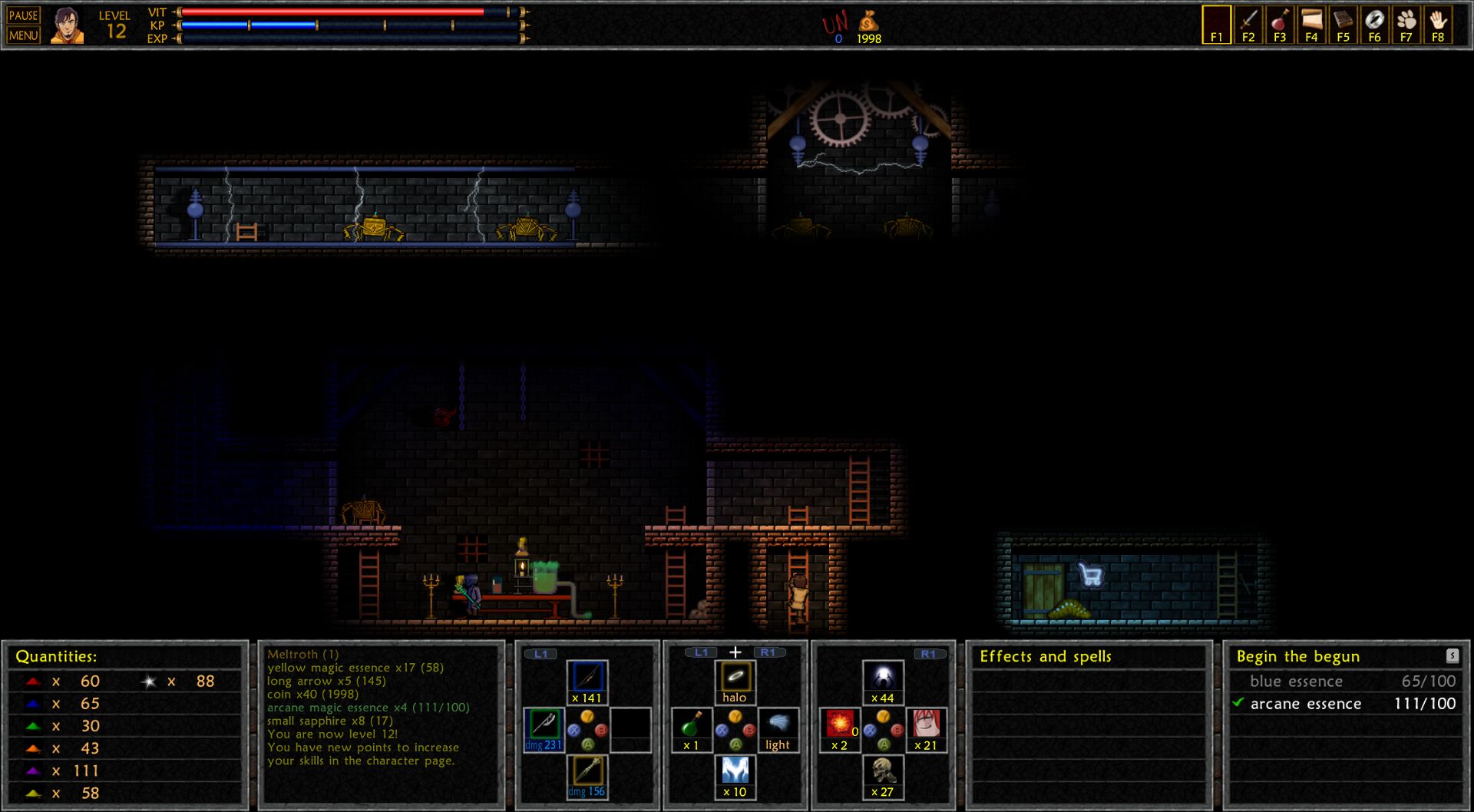Open the MENU button
1474x812 pixels.
tap(23, 35)
